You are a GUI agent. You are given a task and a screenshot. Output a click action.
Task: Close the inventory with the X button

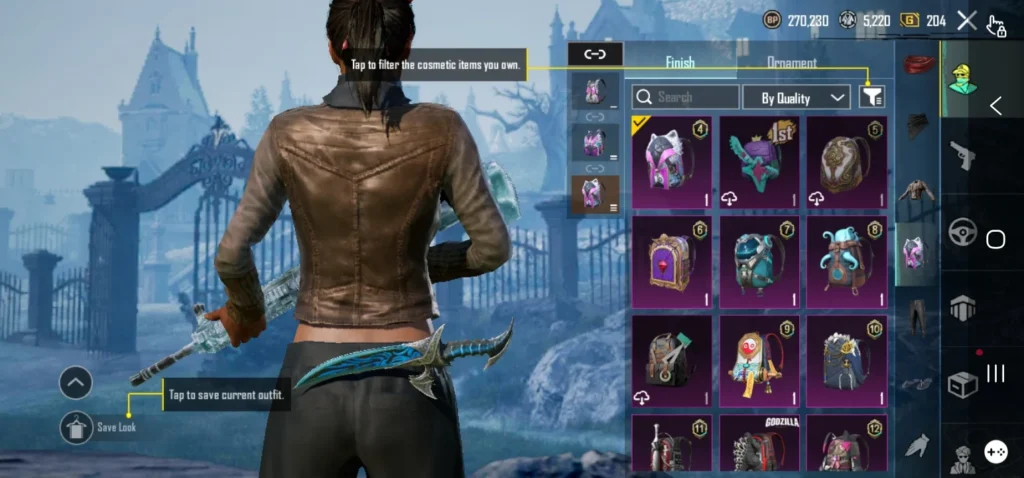pos(966,20)
